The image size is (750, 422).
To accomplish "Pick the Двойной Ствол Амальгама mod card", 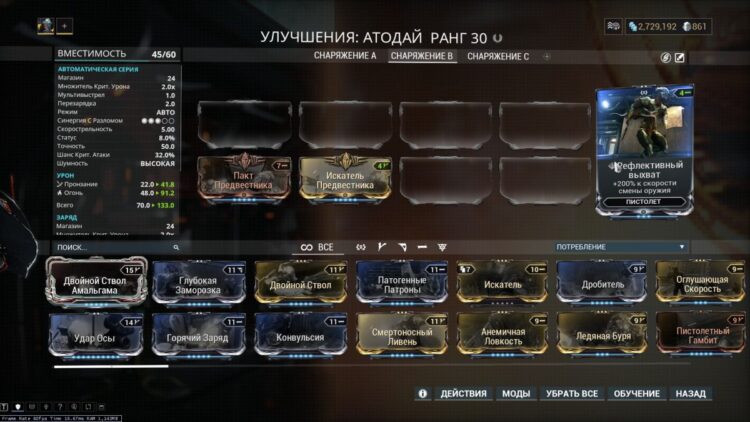I will pos(97,282).
